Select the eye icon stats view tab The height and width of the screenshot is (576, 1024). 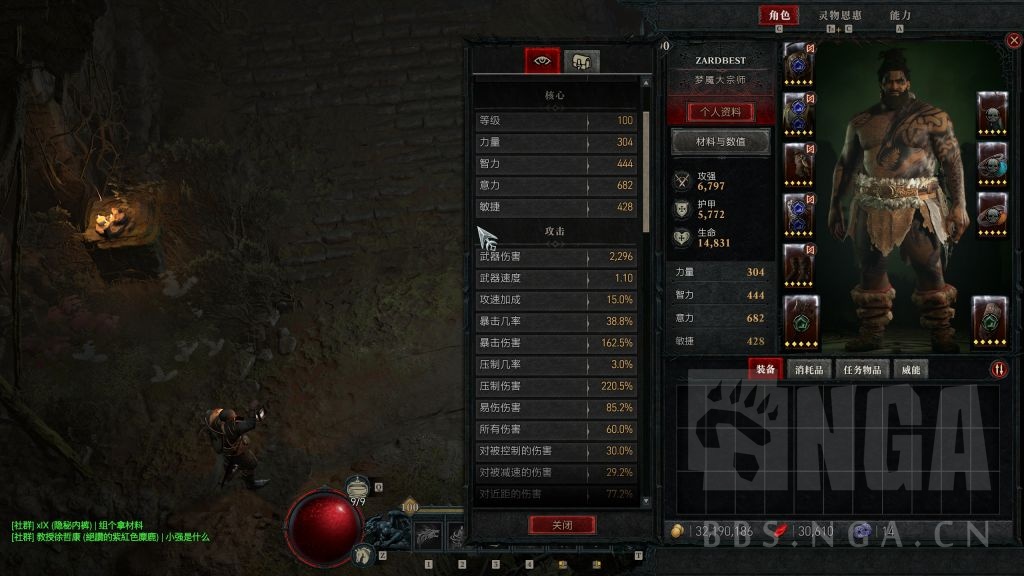click(543, 61)
